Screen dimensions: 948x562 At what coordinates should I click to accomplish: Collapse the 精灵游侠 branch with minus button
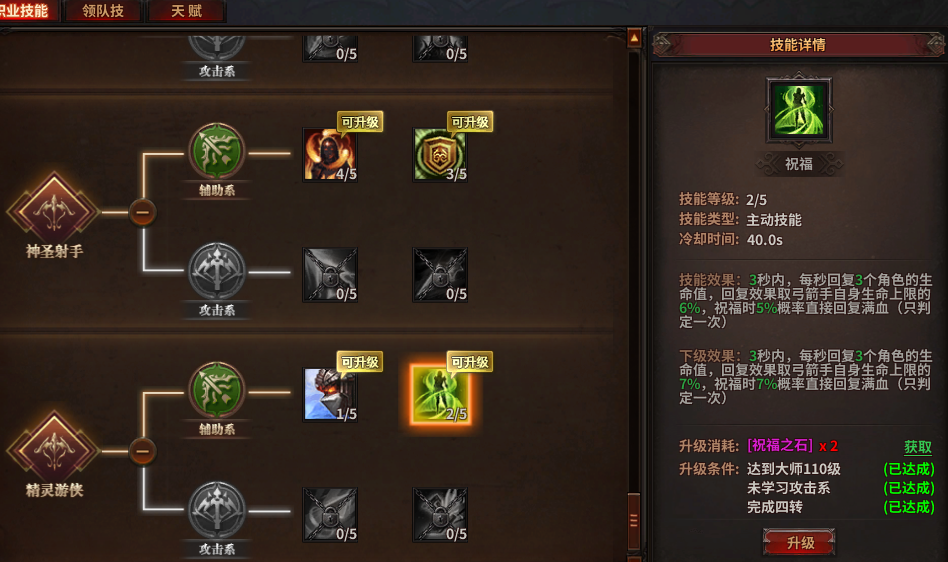[x=143, y=452]
